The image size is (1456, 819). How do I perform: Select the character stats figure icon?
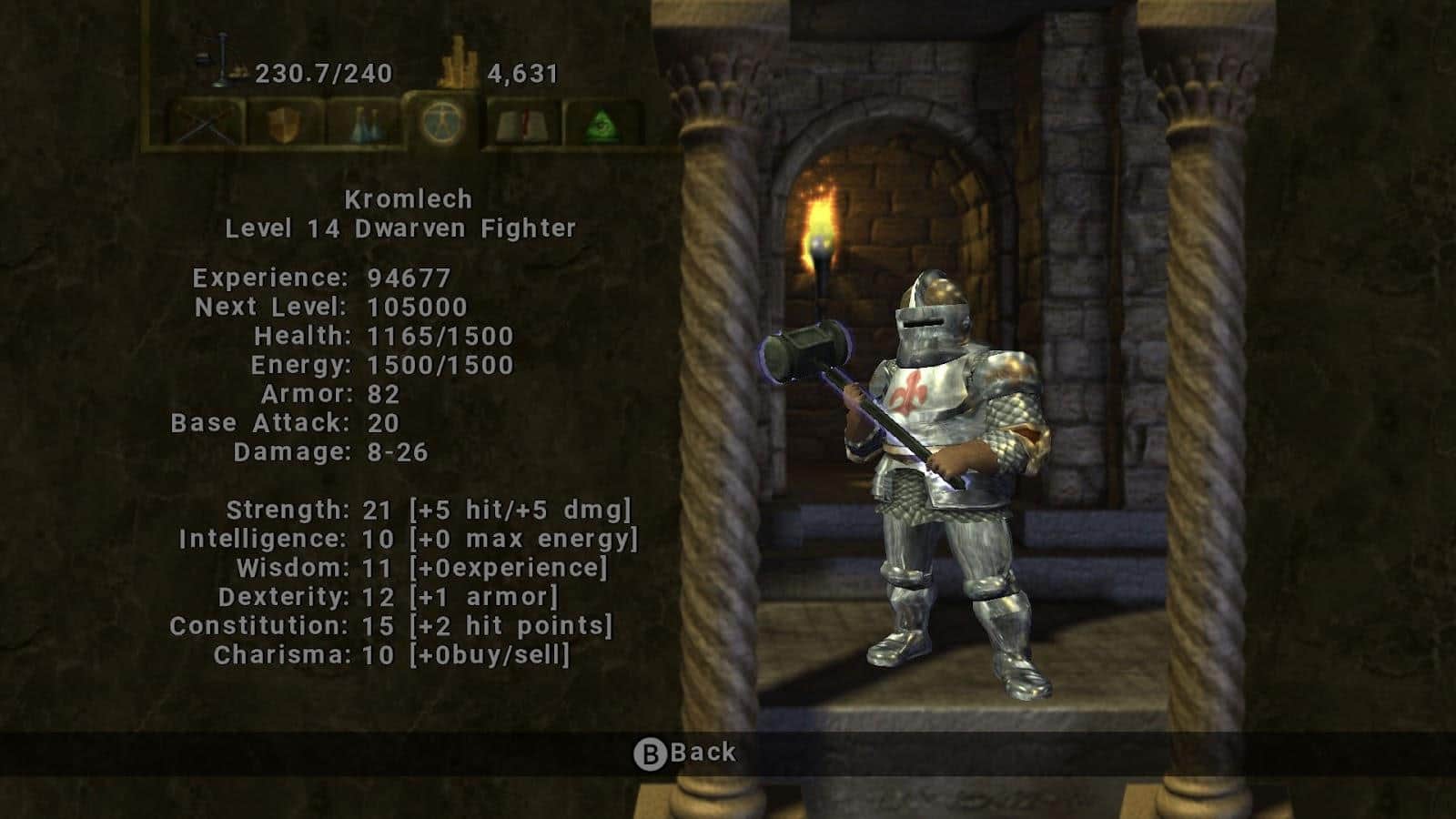(x=444, y=122)
